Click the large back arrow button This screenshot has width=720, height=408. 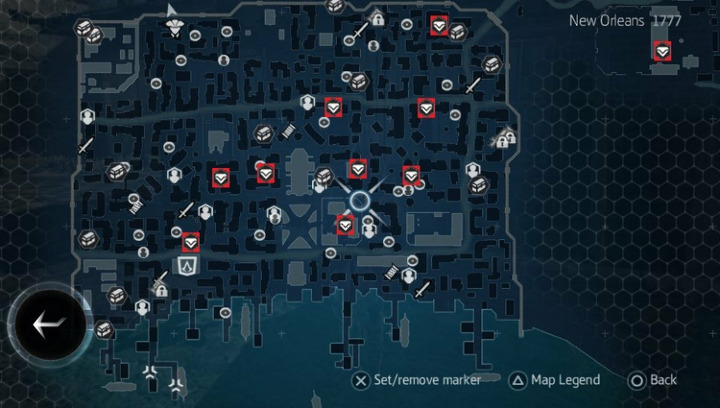coord(48,324)
